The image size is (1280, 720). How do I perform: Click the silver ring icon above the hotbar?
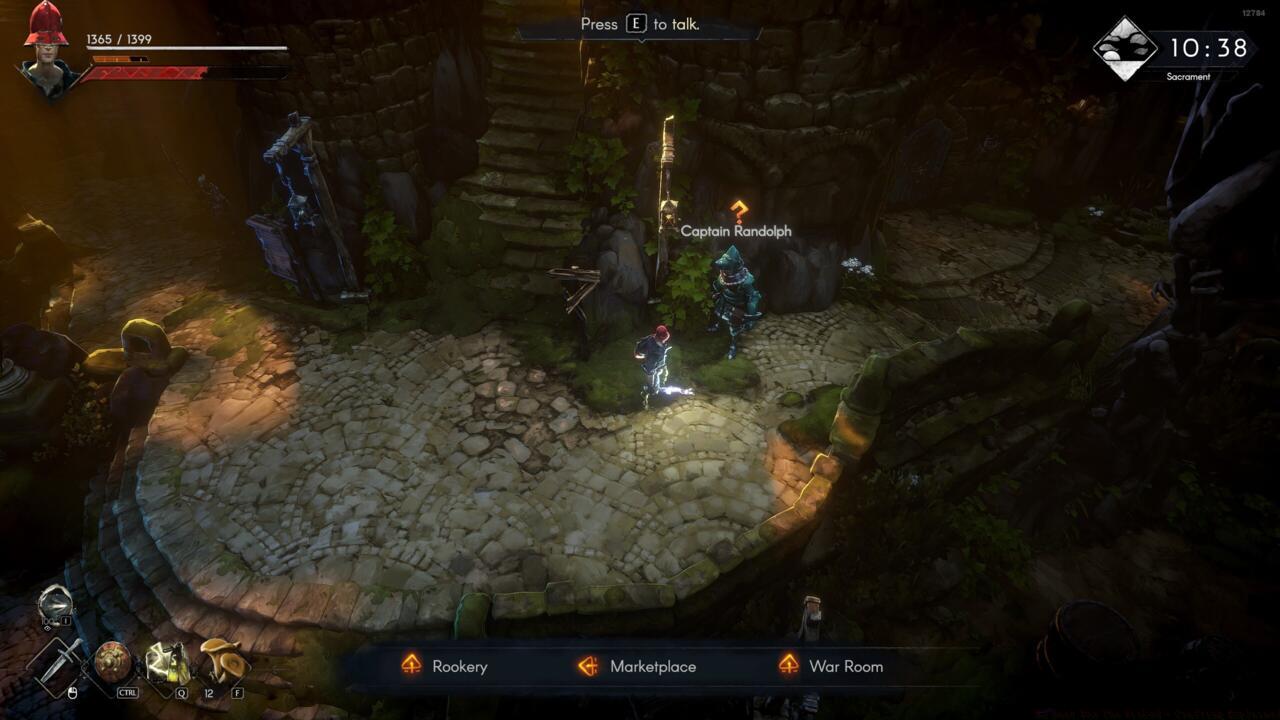pyautogui.click(x=55, y=604)
